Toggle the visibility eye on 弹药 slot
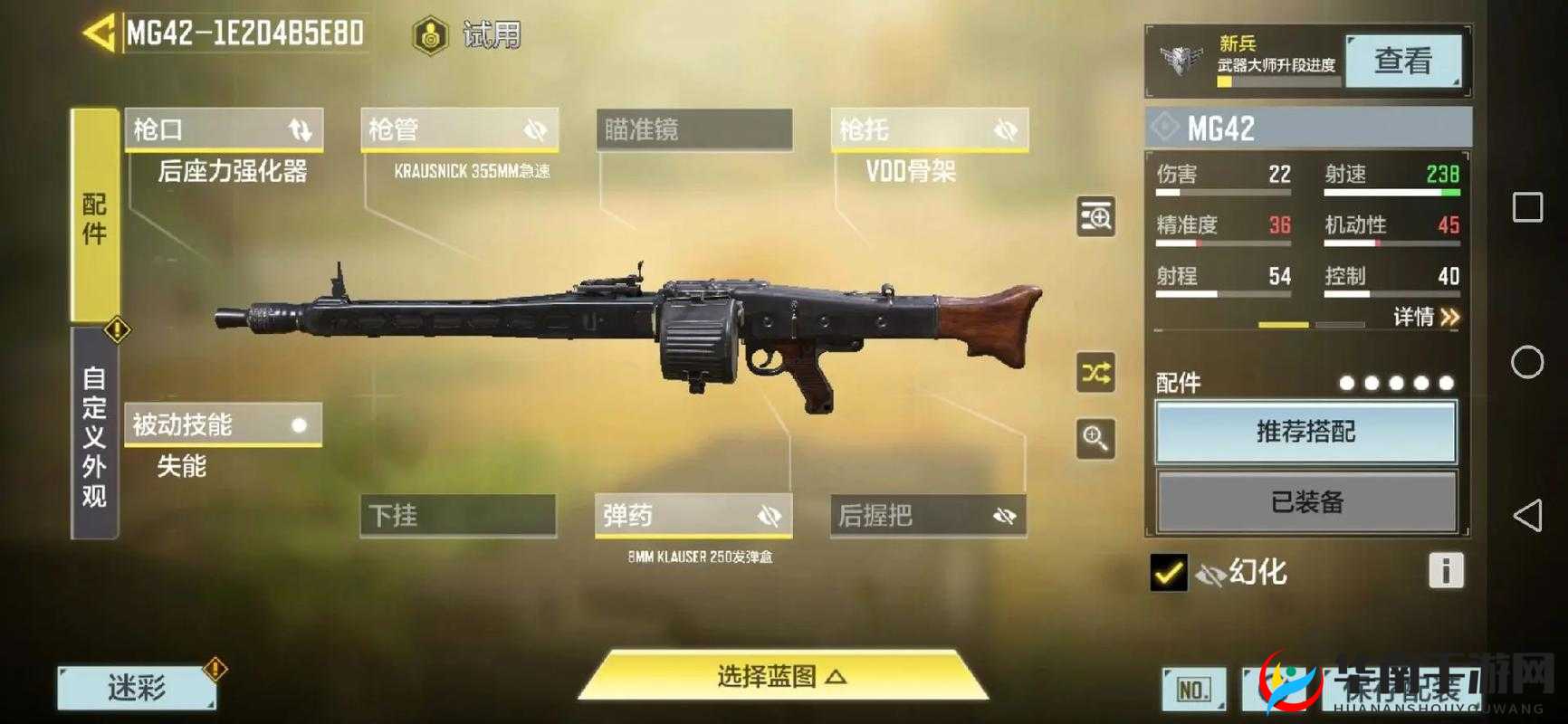The height and width of the screenshot is (724, 1568). [x=769, y=514]
